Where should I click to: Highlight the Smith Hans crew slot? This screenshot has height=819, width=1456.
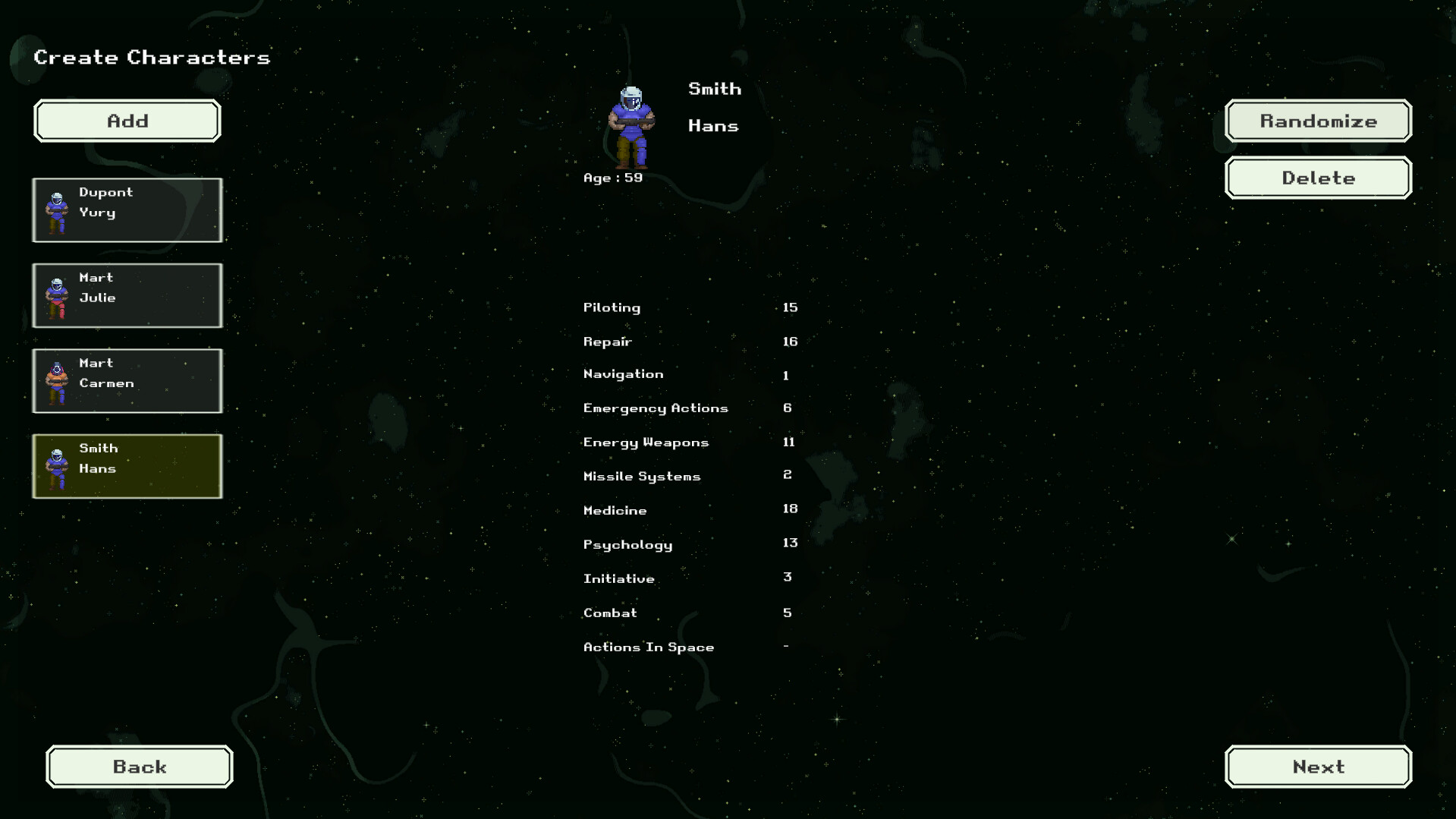[127, 466]
